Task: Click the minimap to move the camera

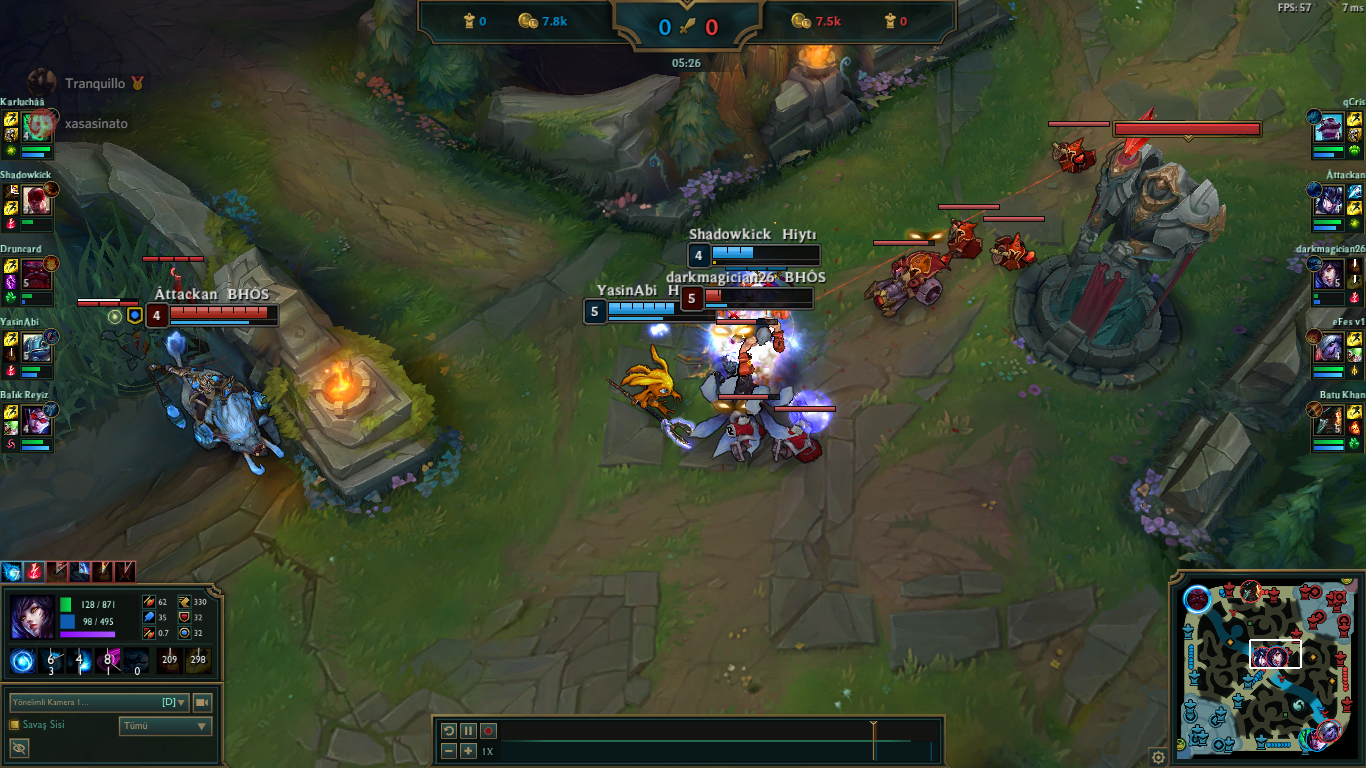Action: click(1270, 670)
